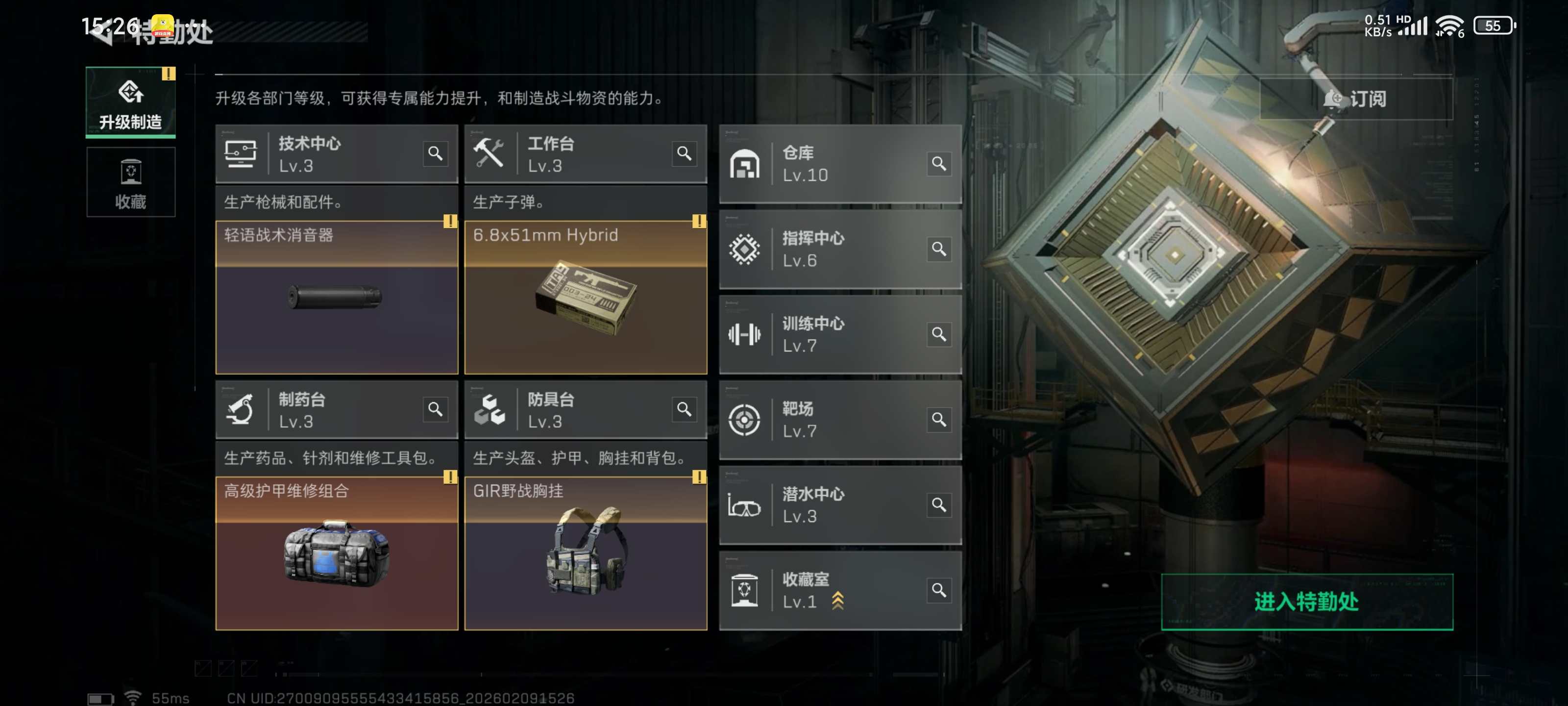Image resolution: width=1568 pixels, height=706 pixels.
Task: Choose the GIR野战胸挂 crafting item
Action: (x=585, y=553)
